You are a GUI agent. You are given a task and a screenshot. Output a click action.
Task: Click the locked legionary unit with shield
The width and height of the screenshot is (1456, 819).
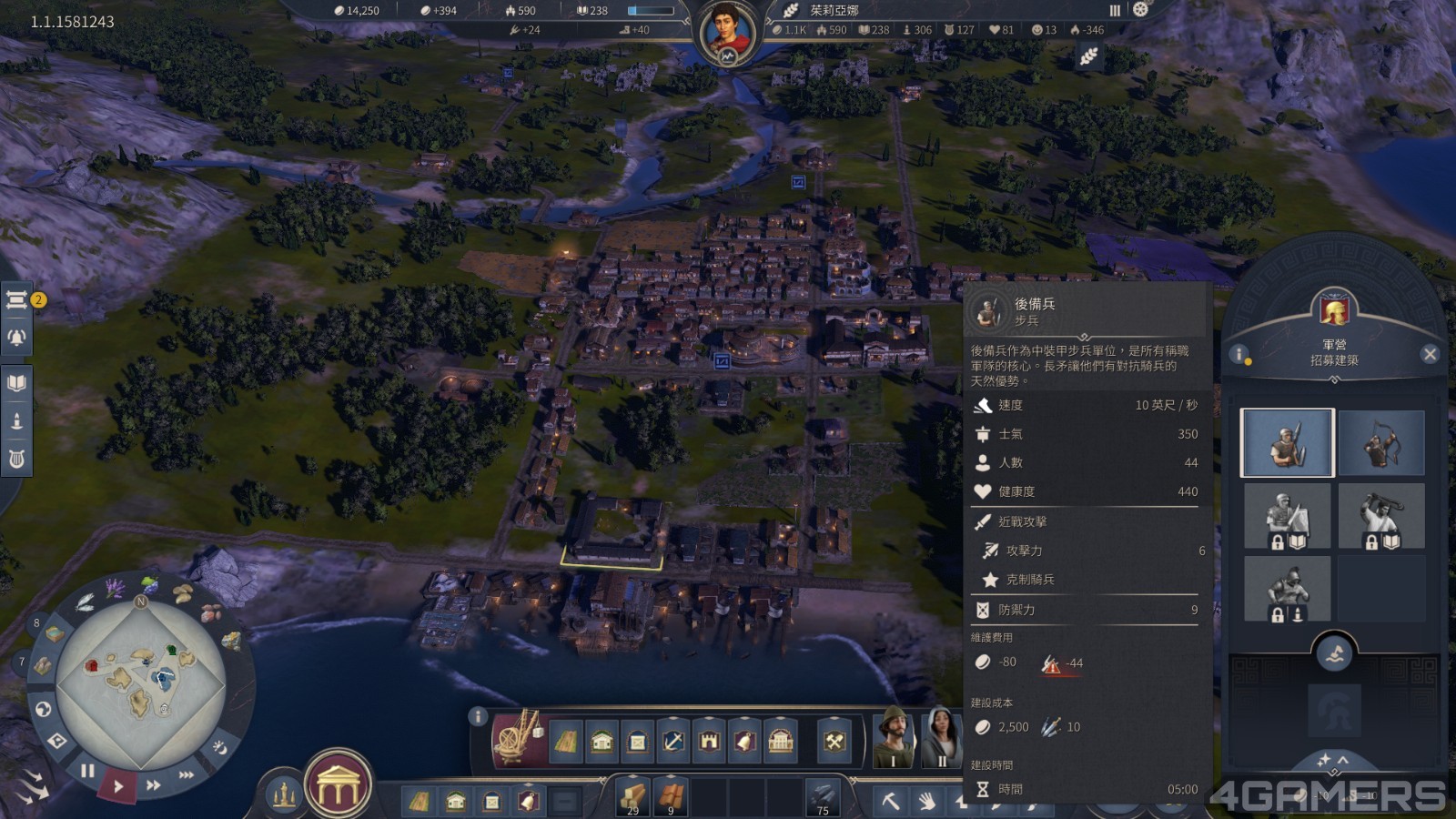pyautogui.click(x=1287, y=516)
